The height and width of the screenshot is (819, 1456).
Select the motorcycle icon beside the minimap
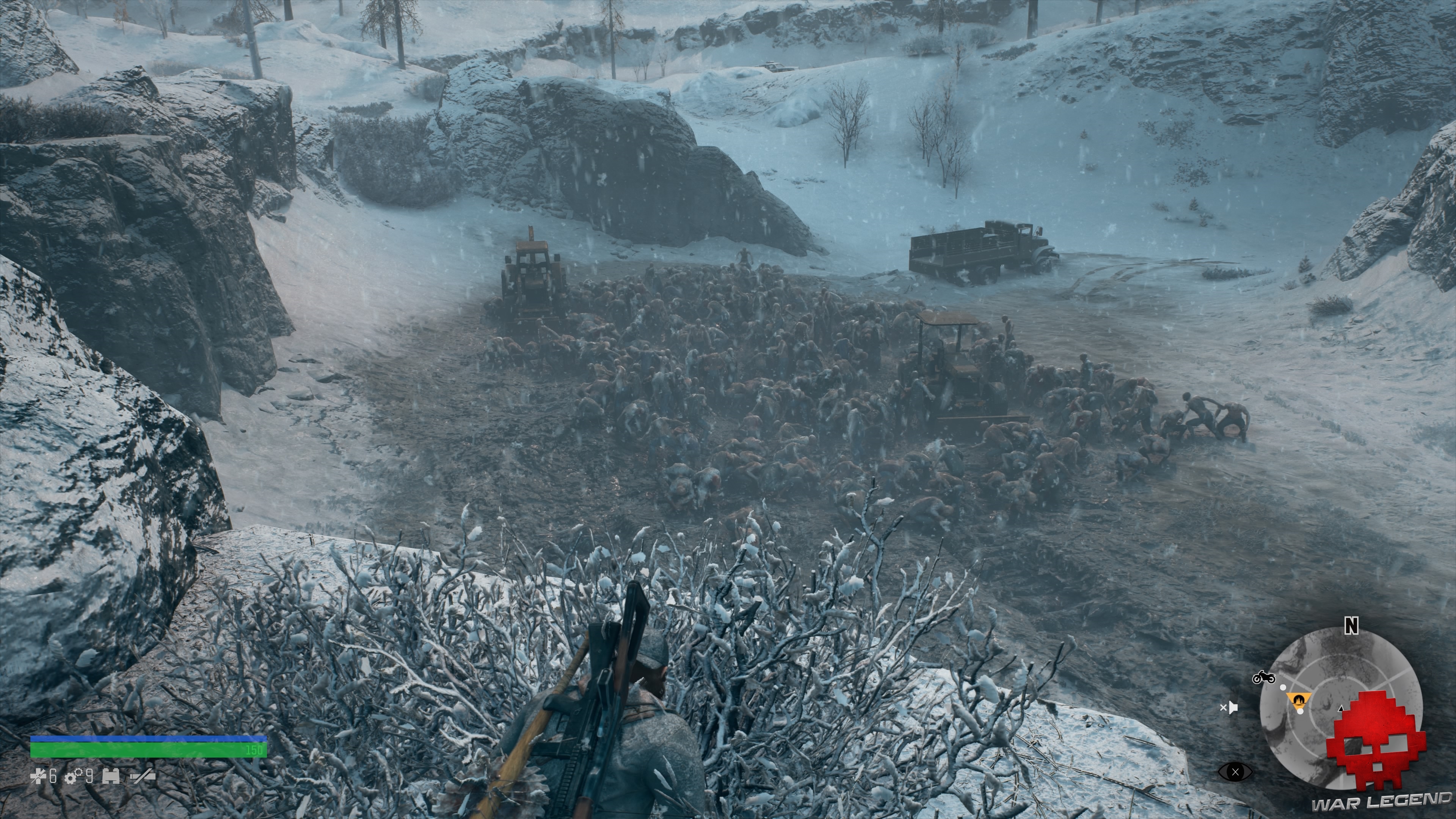tap(1264, 677)
